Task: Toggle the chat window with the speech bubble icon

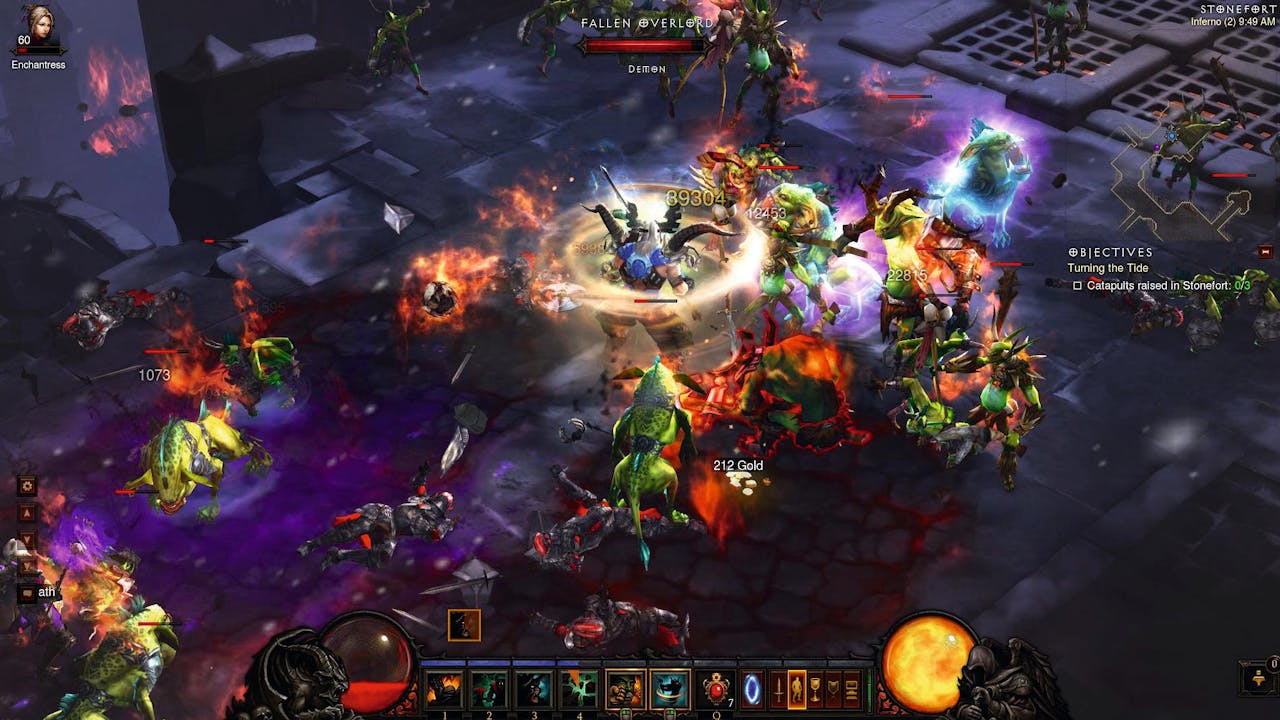Action: coord(26,593)
